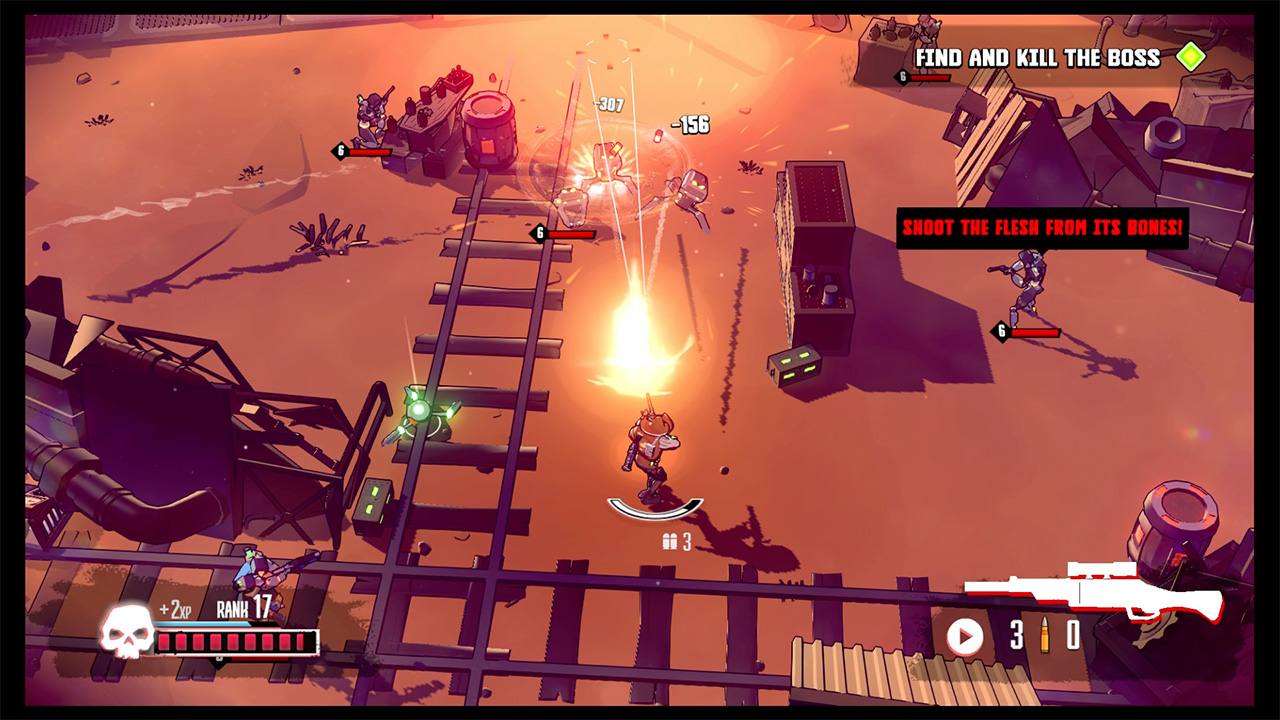Viewport: 1280px width, 720px height.
Task: Click the white play triangle fire button
Action: 966,635
